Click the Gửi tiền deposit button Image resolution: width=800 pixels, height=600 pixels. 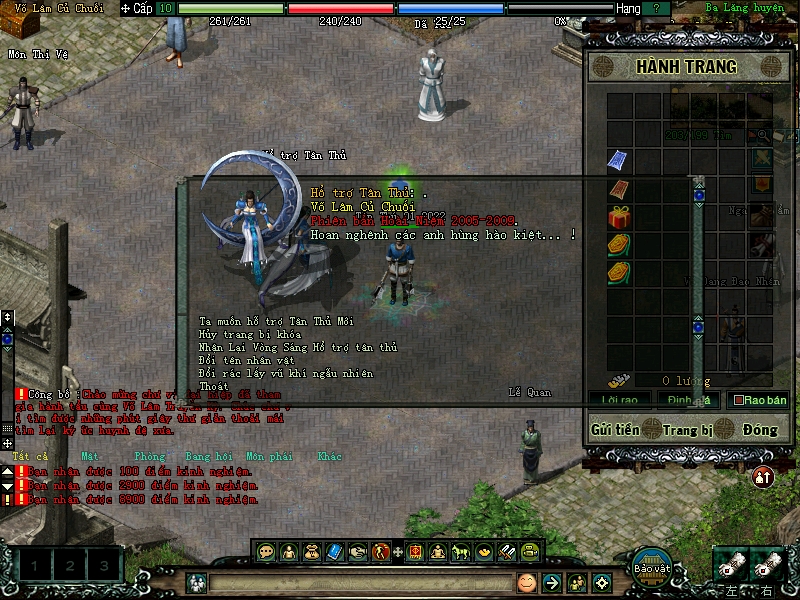[615, 429]
